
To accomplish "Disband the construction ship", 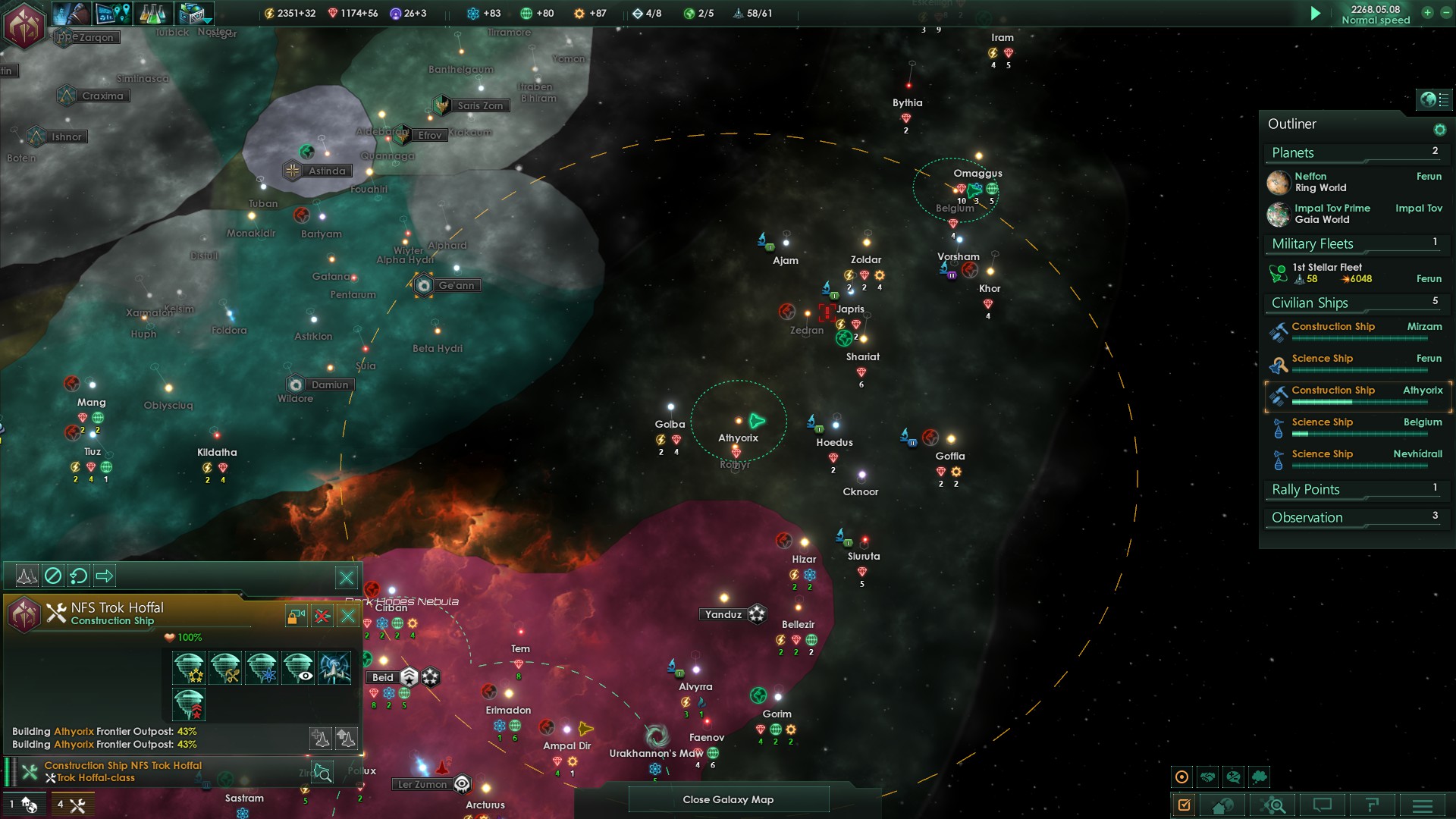I will pos(322,616).
